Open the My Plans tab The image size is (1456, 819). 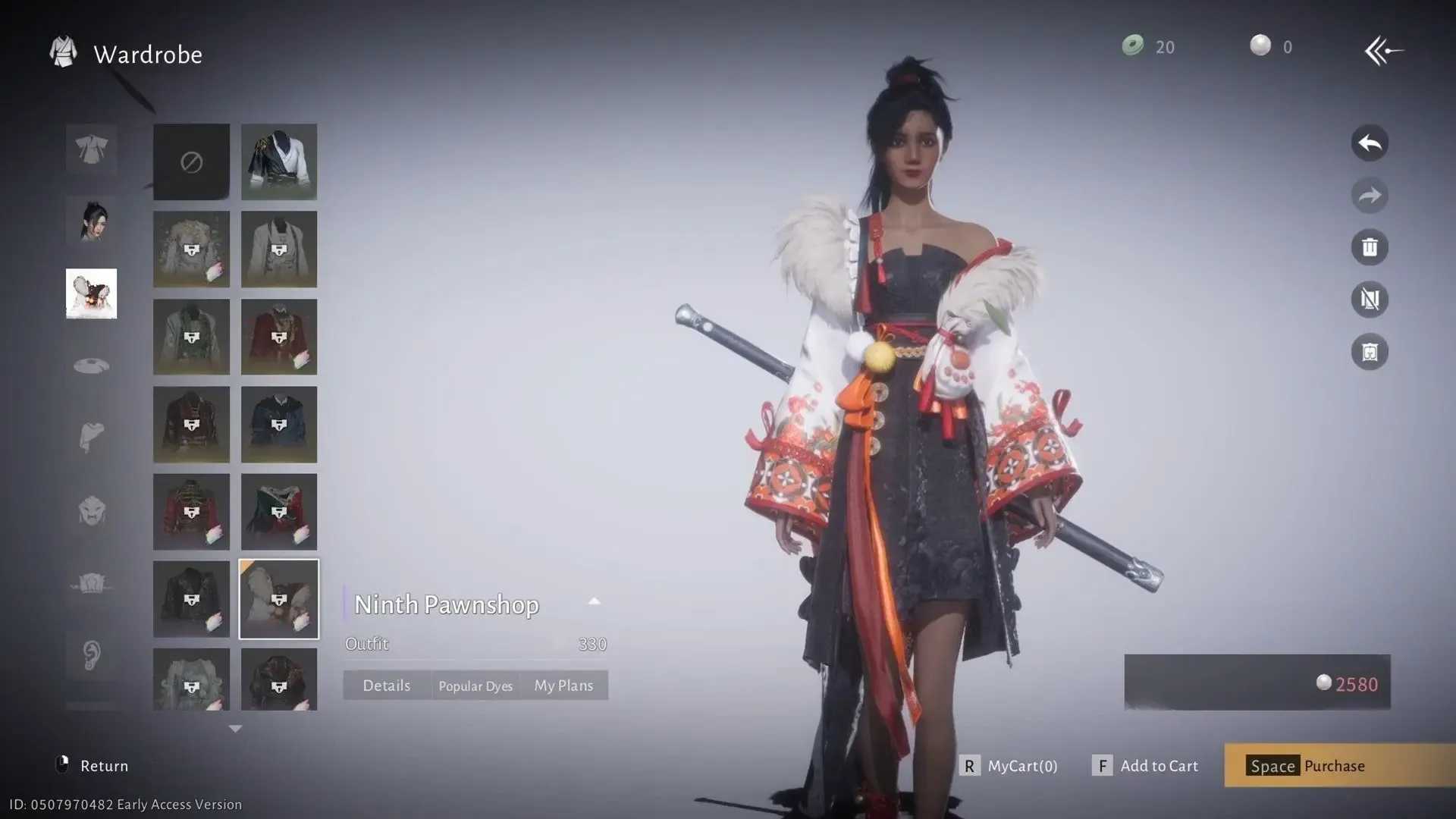(563, 685)
